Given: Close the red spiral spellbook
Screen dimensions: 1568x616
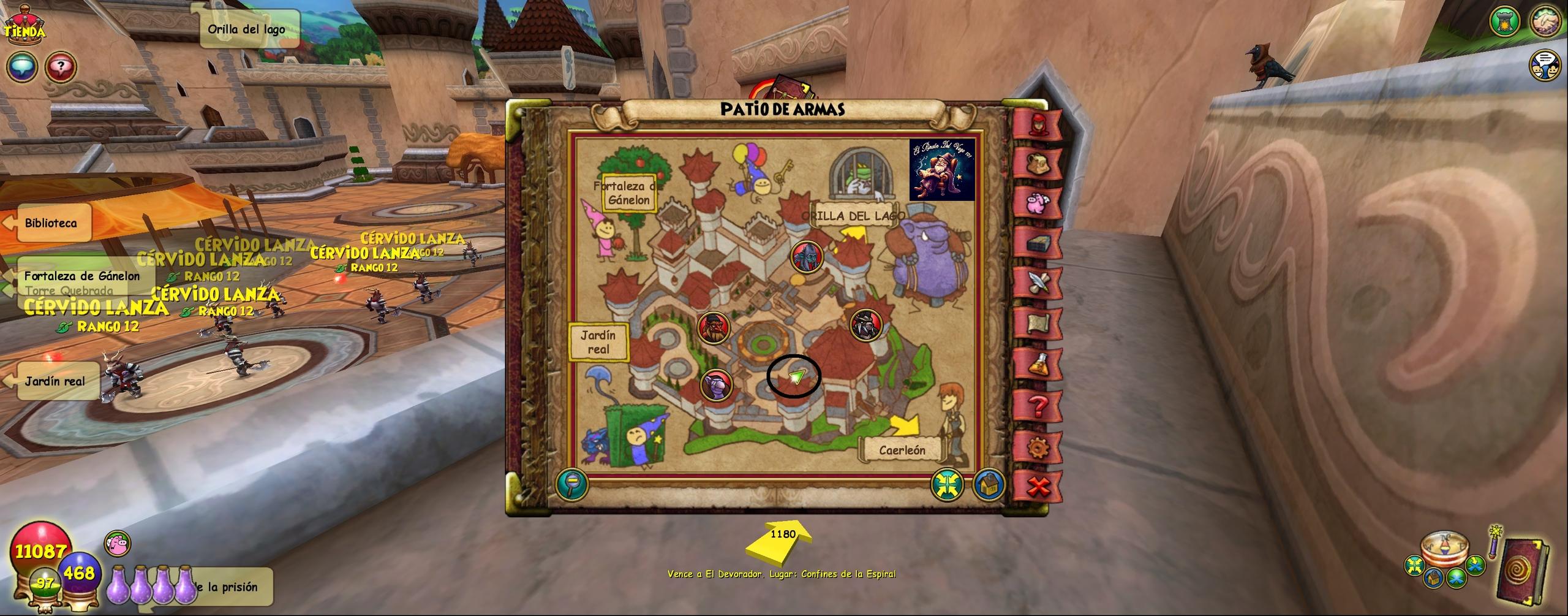Looking at the screenshot, I should [x=1521, y=571].
